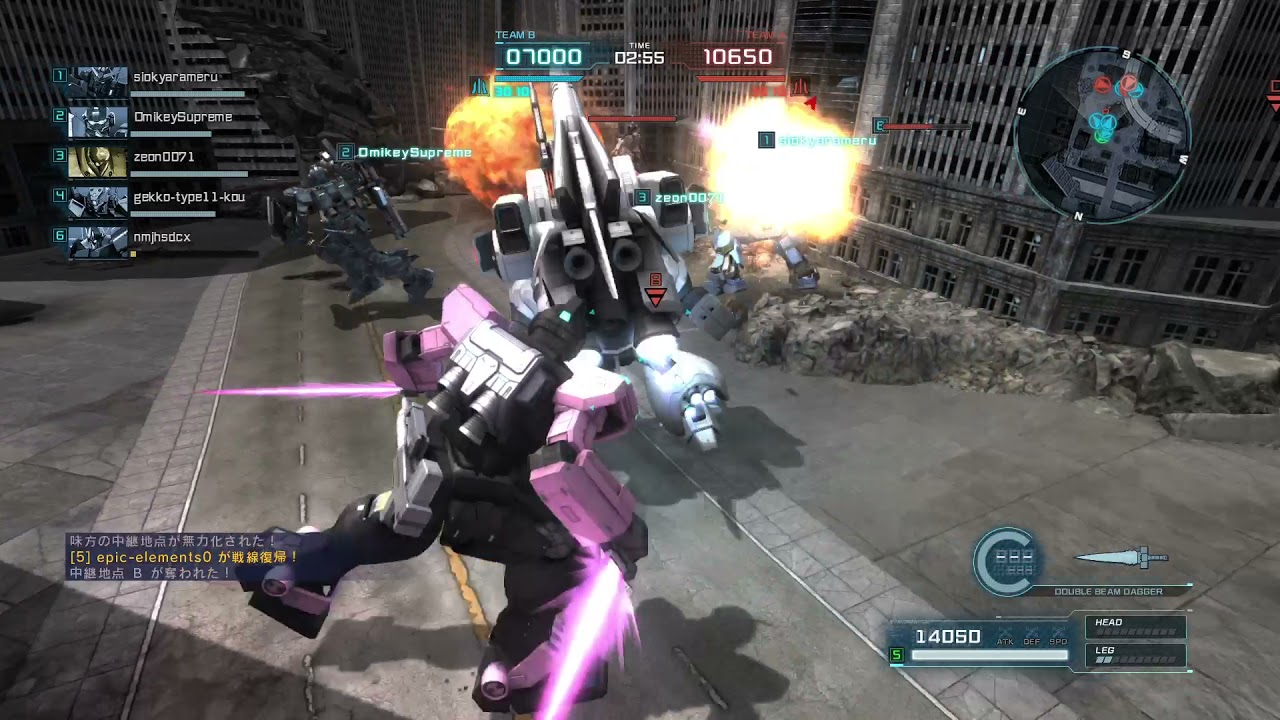Select OmikeySupreme's roster row
1280x720 pixels.
(x=150, y=121)
